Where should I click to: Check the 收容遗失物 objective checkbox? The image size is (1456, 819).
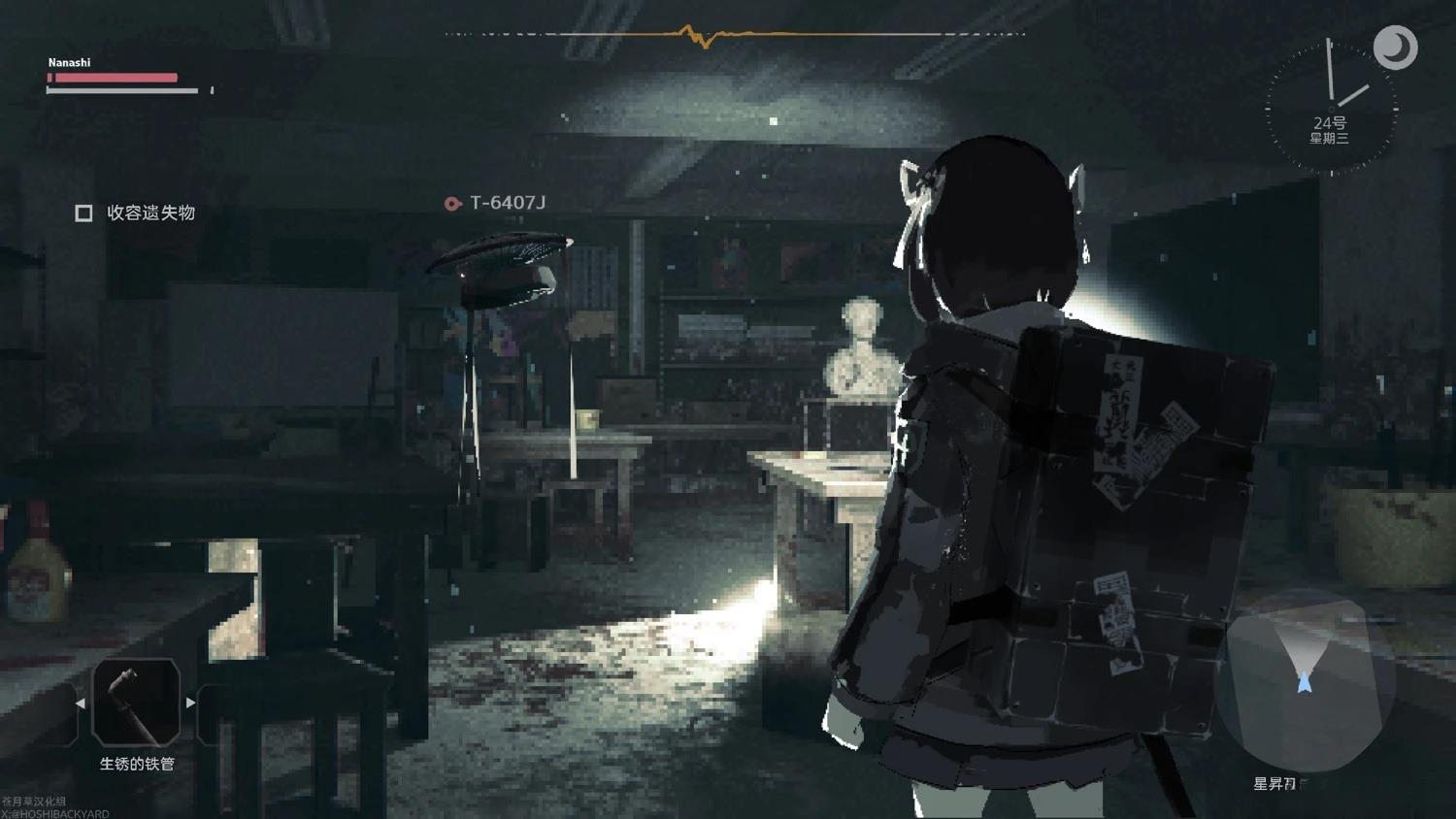click(x=83, y=212)
